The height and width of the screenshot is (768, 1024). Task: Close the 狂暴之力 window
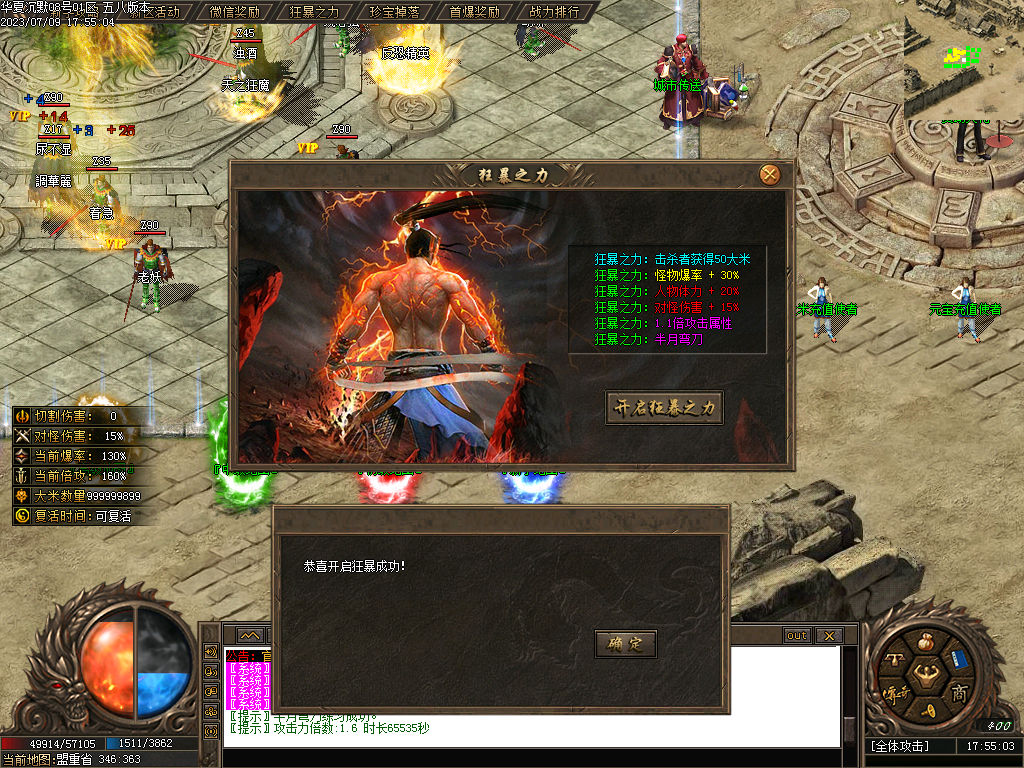point(769,175)
